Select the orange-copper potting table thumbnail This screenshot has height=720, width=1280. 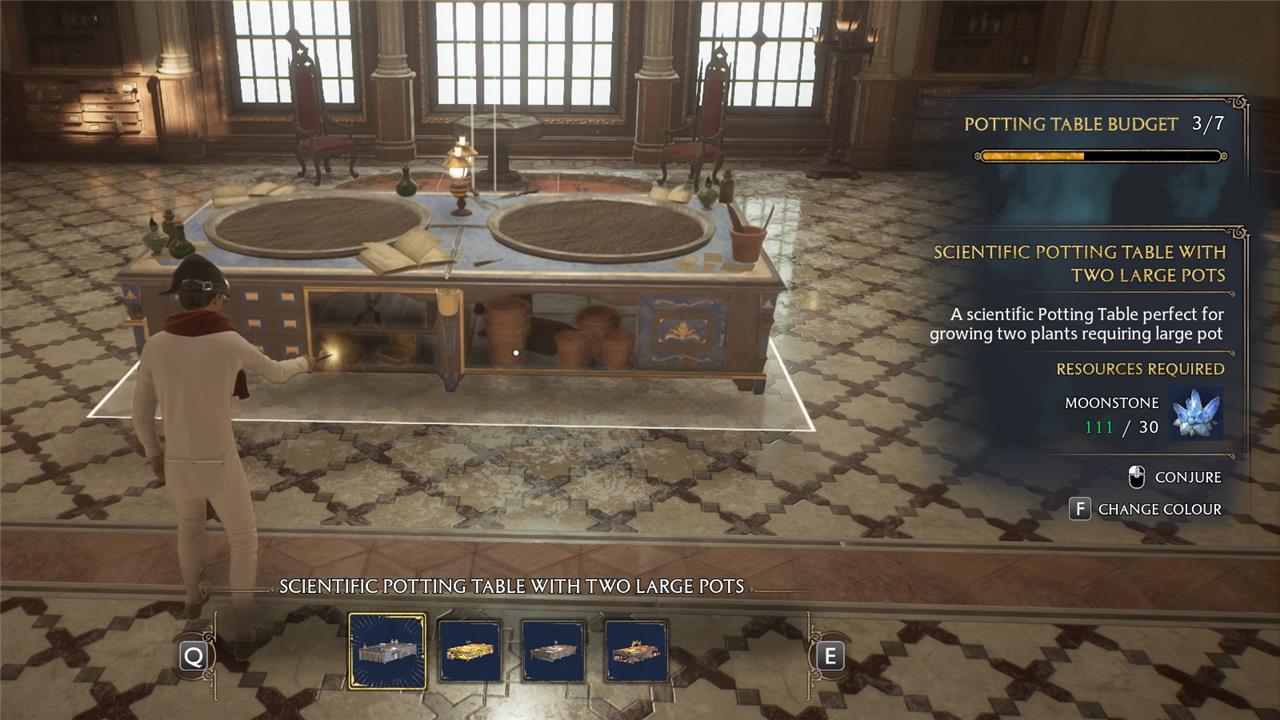[636, 651]
